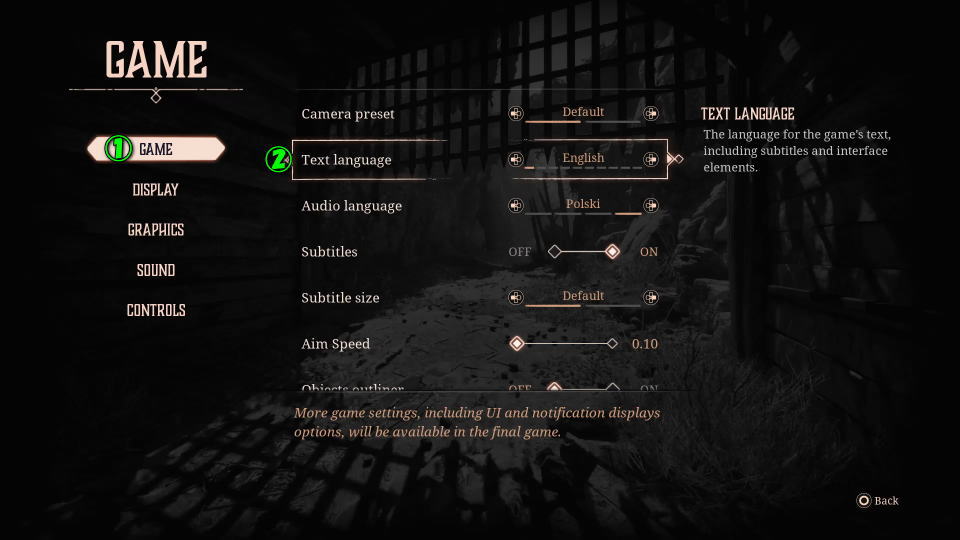The image size is (960, 540).
Task: Switch Audio language to the previous option
Action: click(516, 206)
